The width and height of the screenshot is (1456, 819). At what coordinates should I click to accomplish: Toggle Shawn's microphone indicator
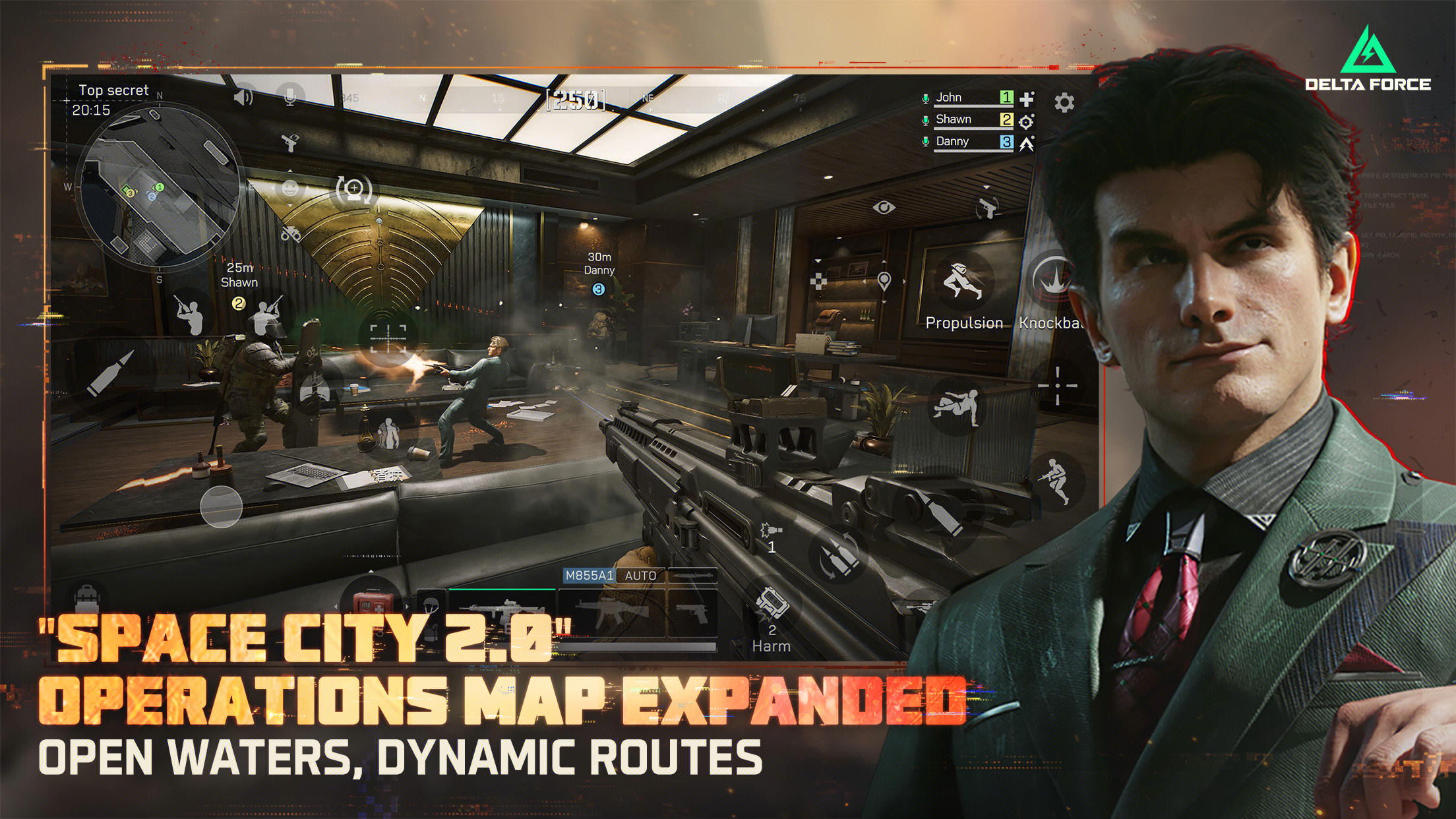[926, 121]
